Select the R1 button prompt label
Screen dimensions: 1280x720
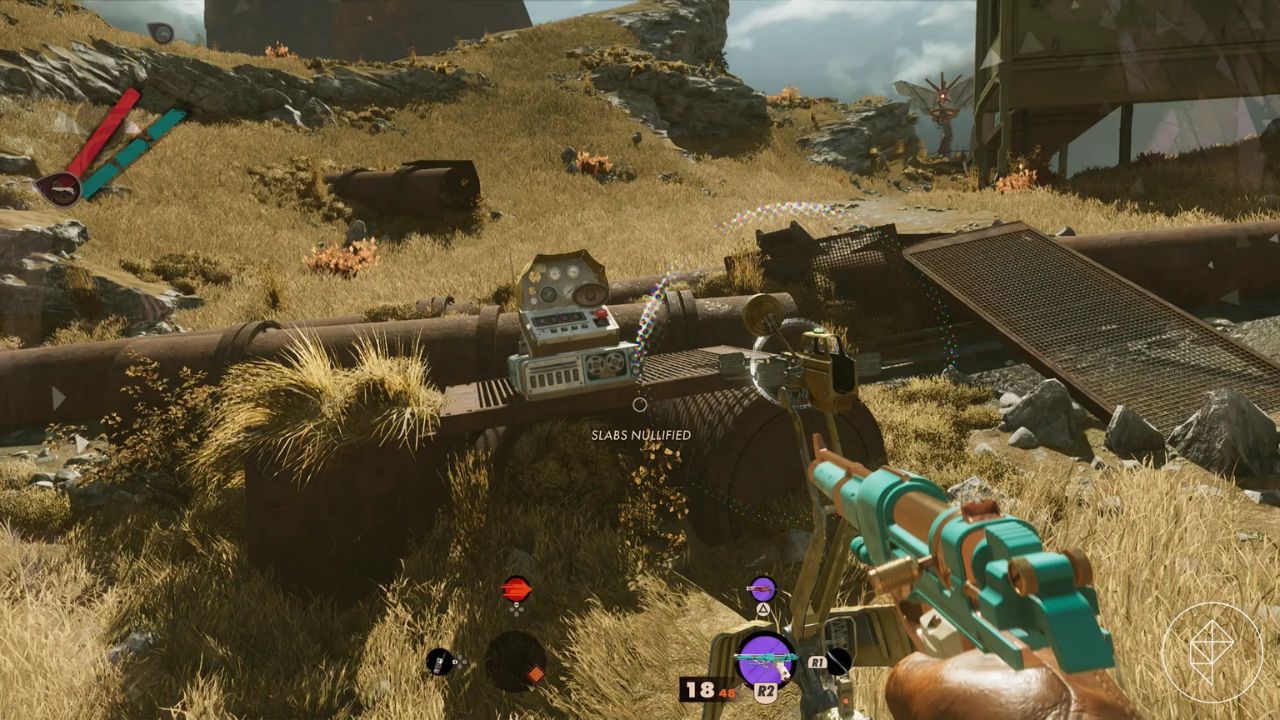pyautogui.click(x=817, y=663)
